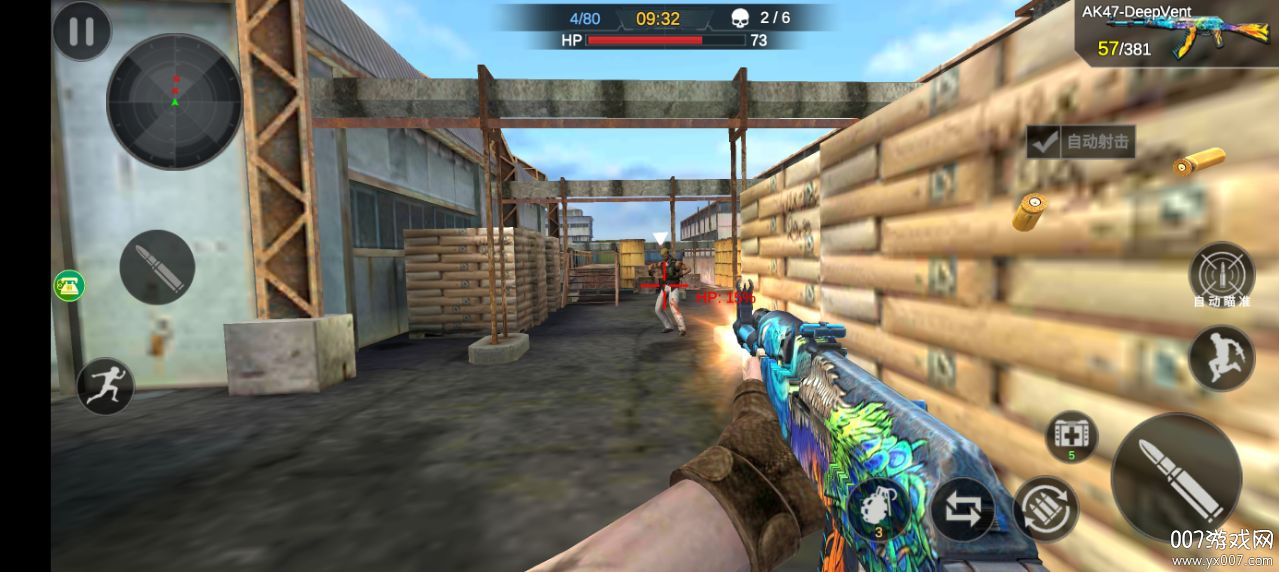The width and height of the screenshot is (1279, 572).
Task: Fire using the left bullet button
Action: [x=157, y=267]
